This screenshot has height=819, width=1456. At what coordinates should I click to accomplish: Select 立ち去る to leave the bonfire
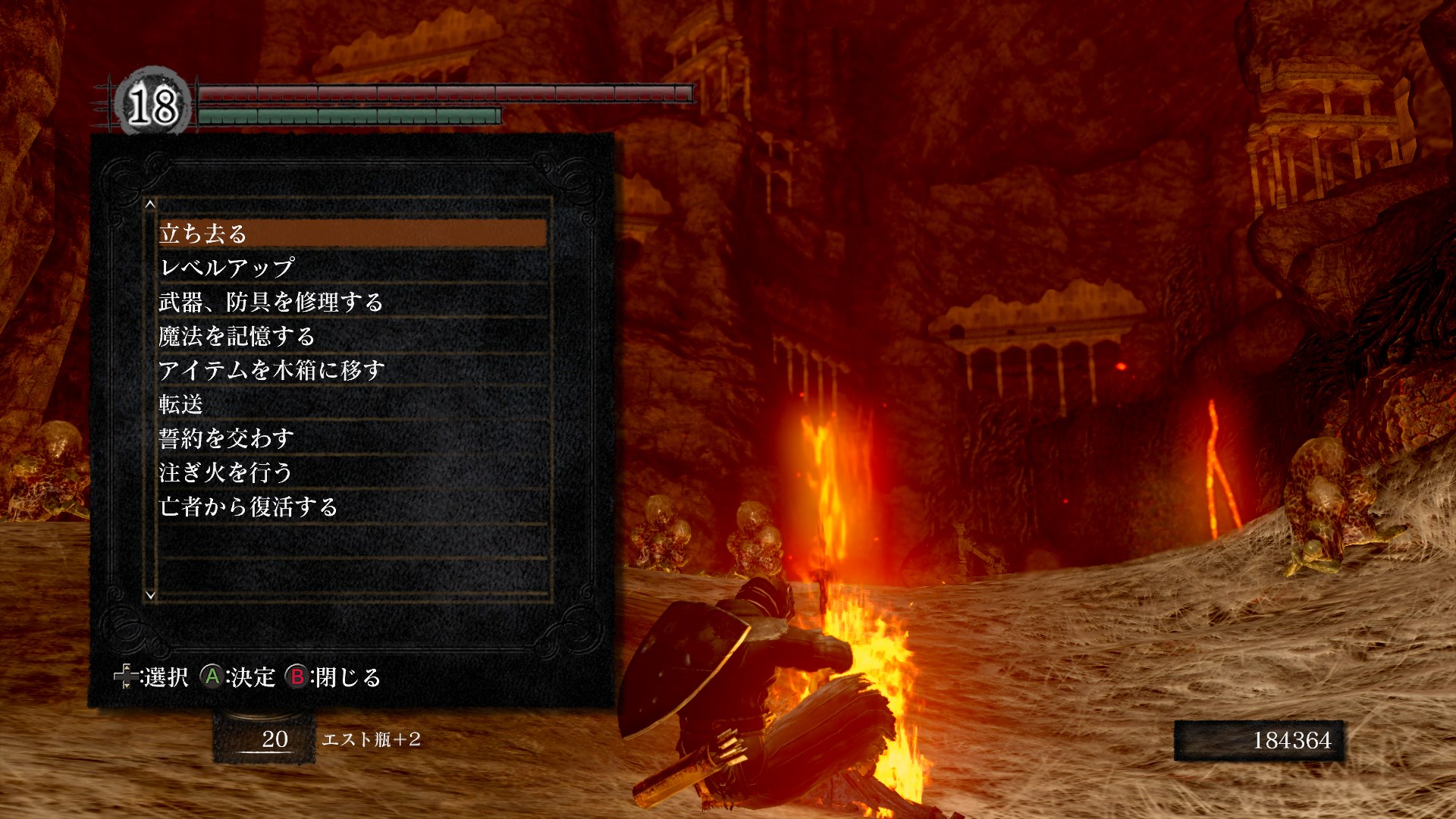click(x=353, y=234)
